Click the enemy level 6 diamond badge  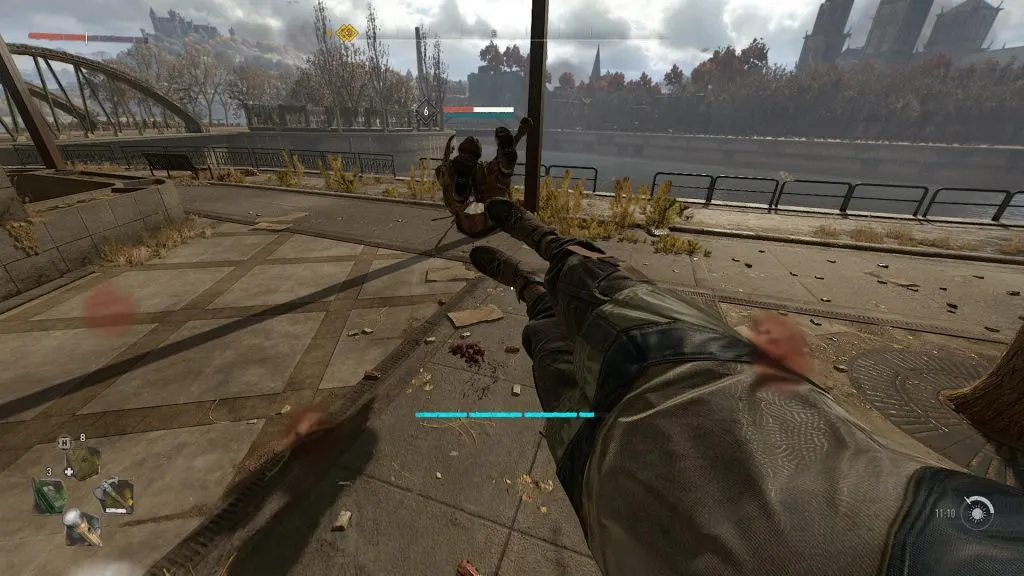pyautogui.click(x=427, y=112)
